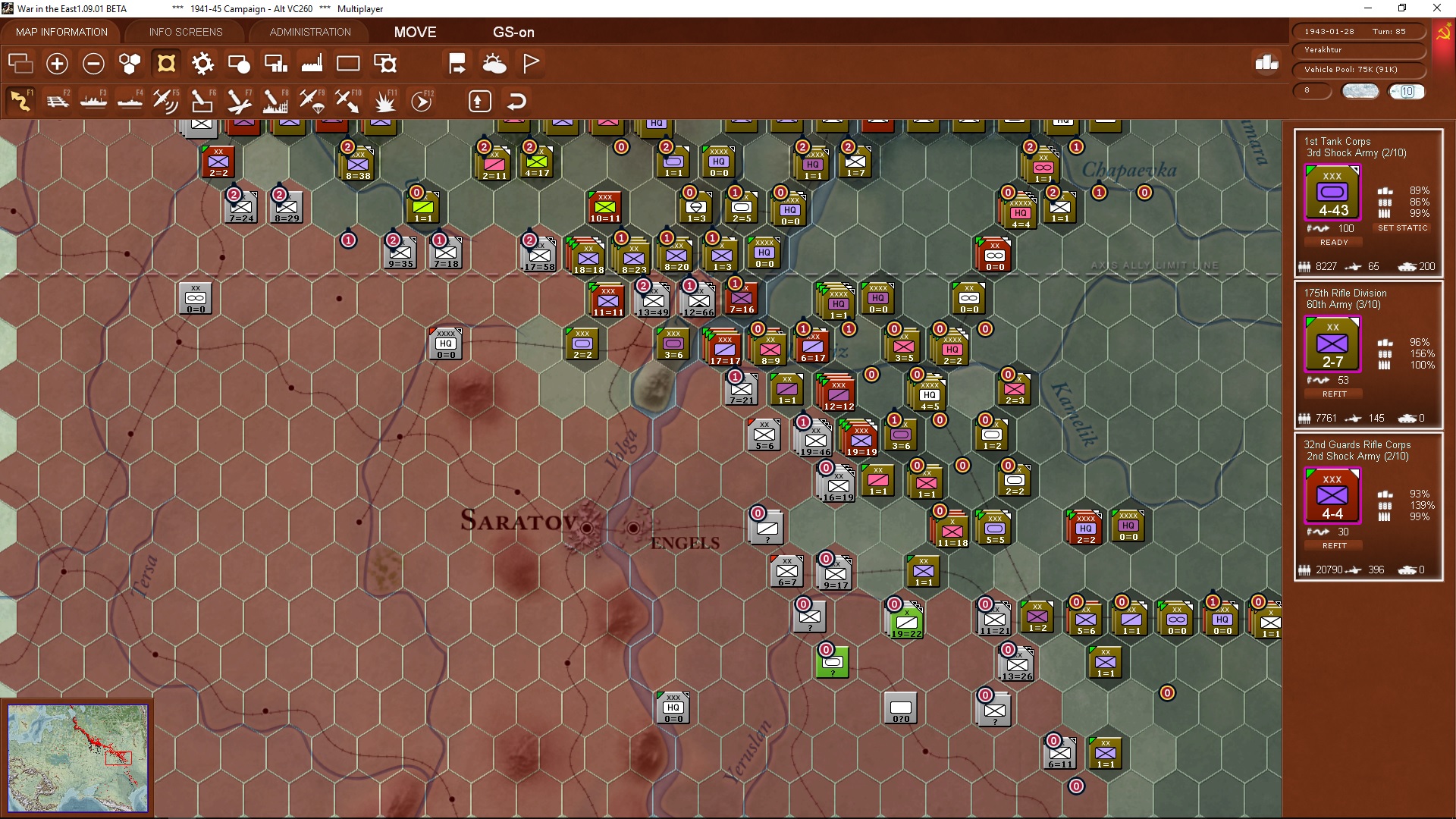Click REFIT on 175th Rifle Division
Image resolution: width=1456 pixels, height=819 pixels.
pyautogui.click(x=1333, y=394)
